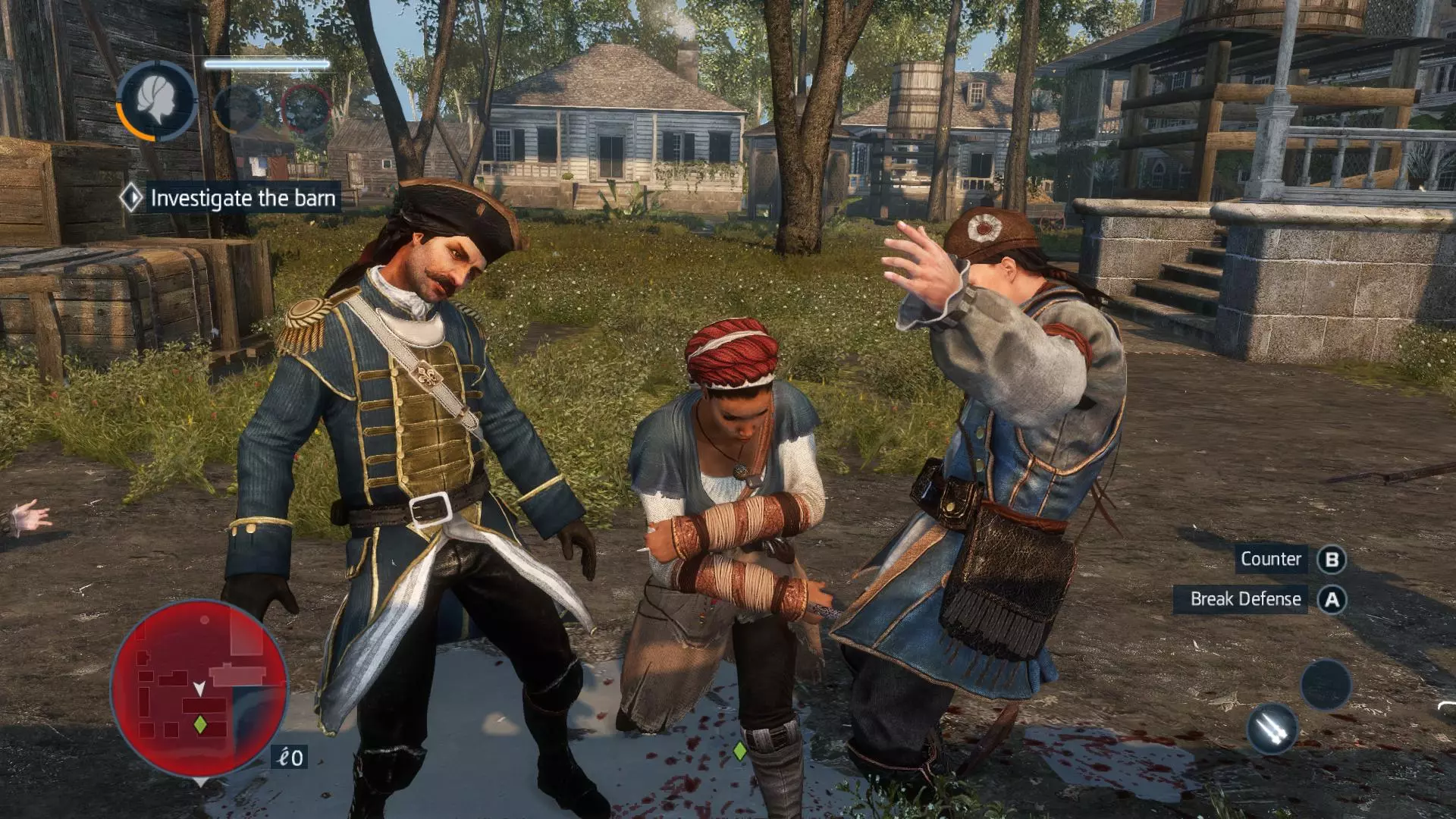Choose the Counter action label

click(x=1270, y=560)
